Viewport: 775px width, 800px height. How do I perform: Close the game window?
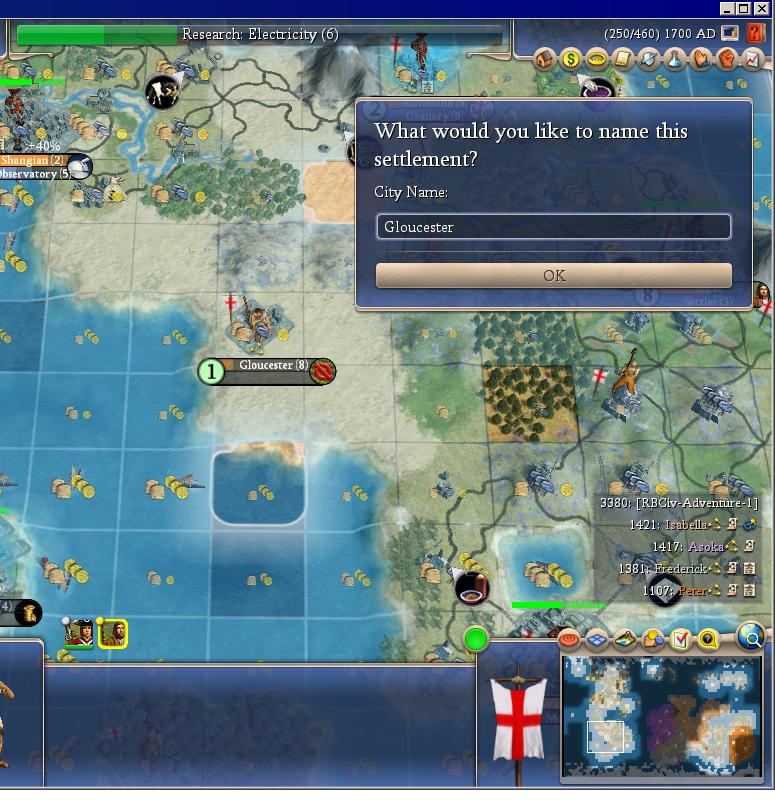point(761,8)
